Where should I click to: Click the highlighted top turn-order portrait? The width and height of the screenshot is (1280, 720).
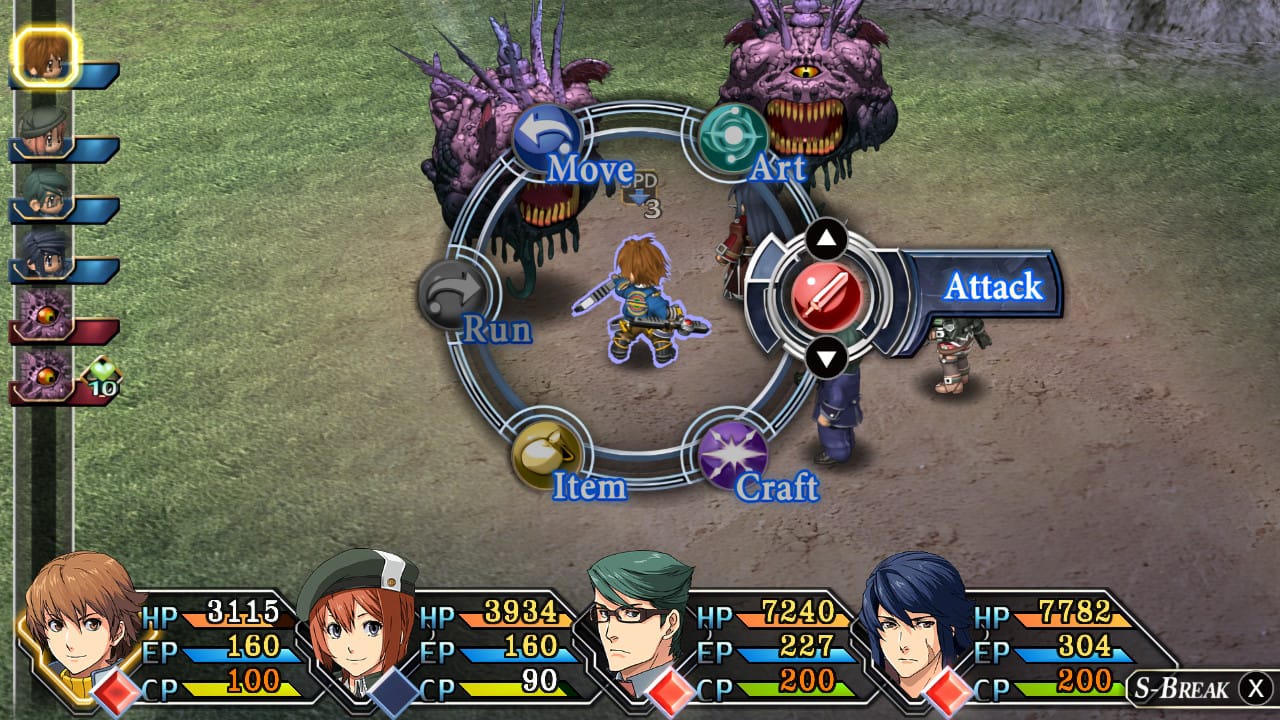tap(44, 56)
